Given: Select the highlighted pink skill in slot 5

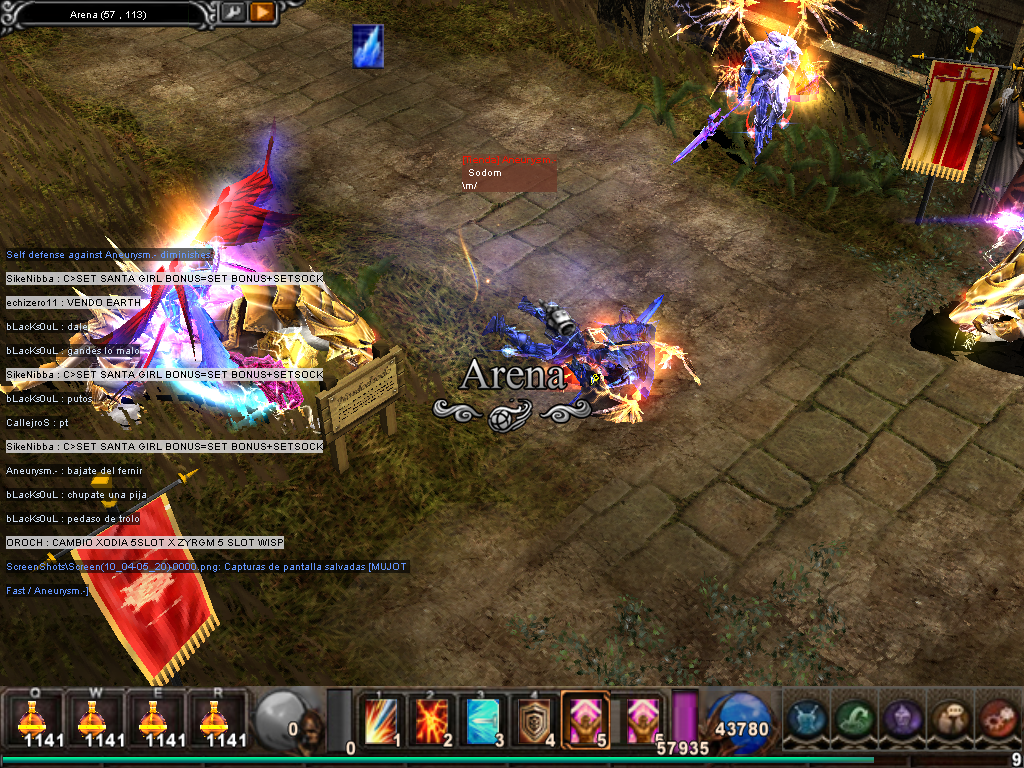Looking at the screenshot, I should point(585,720).
